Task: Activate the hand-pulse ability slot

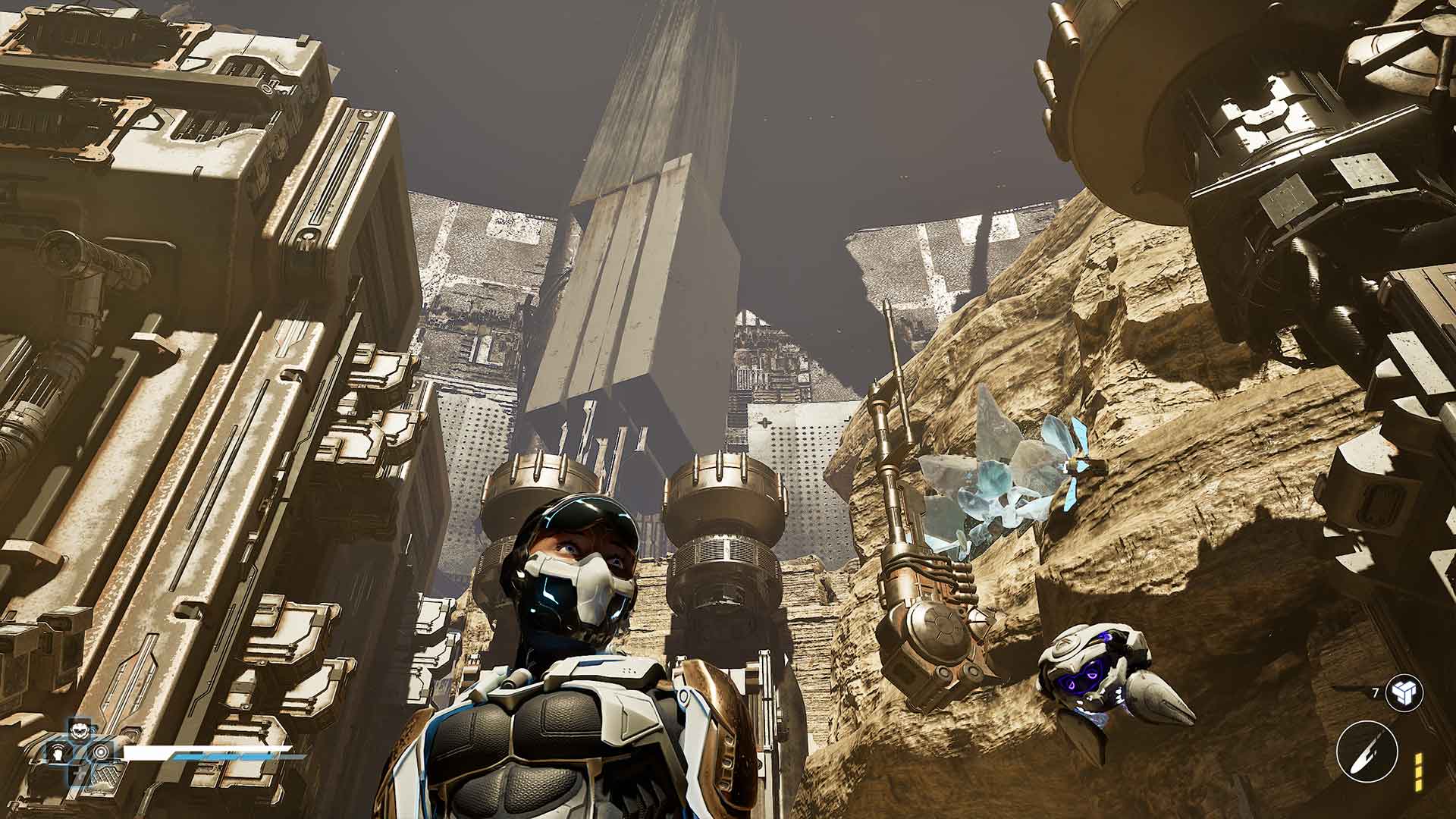Action: click(x=58, y=754)
